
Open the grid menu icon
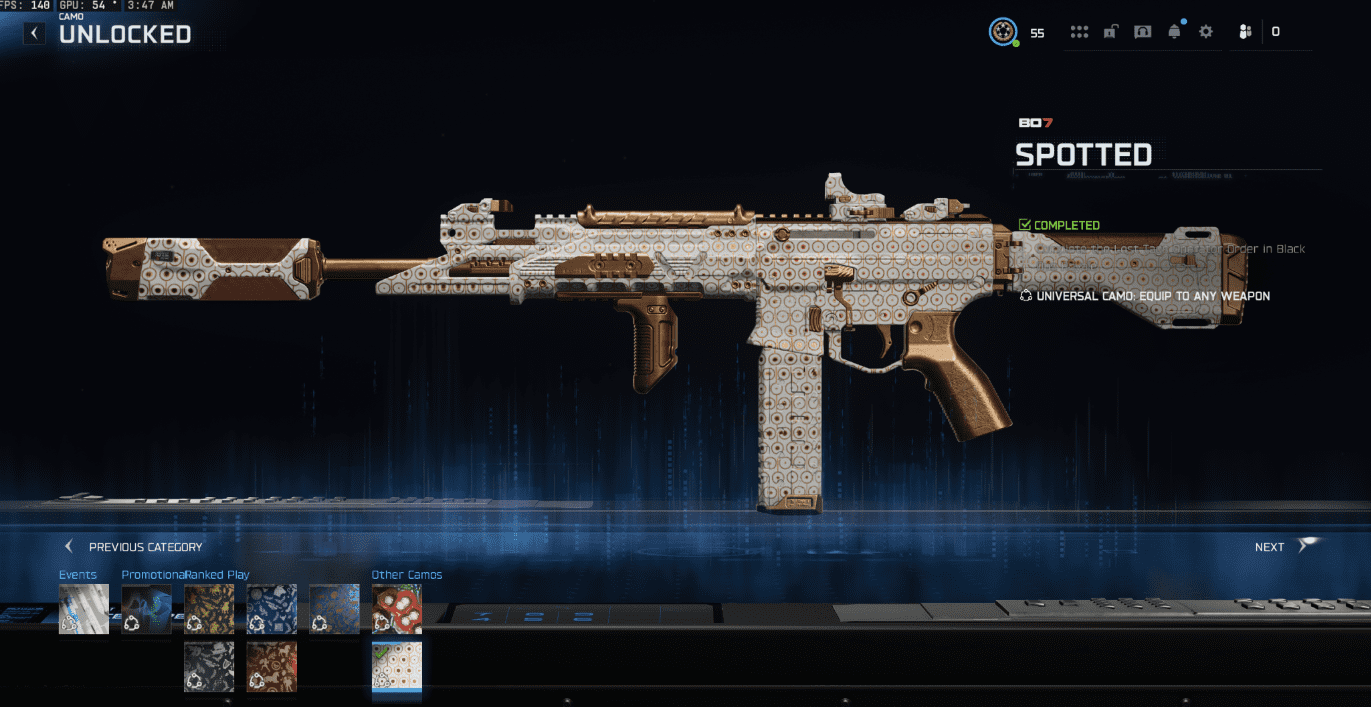pyautogui.click(x=1079, y=32)
